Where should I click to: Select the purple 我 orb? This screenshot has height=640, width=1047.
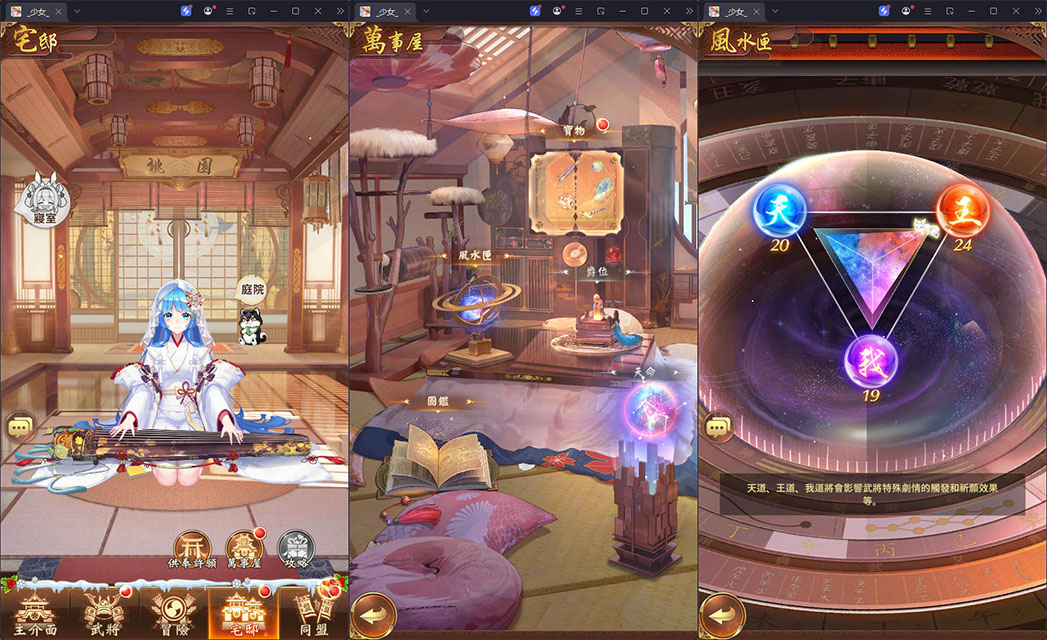[868, 359]
